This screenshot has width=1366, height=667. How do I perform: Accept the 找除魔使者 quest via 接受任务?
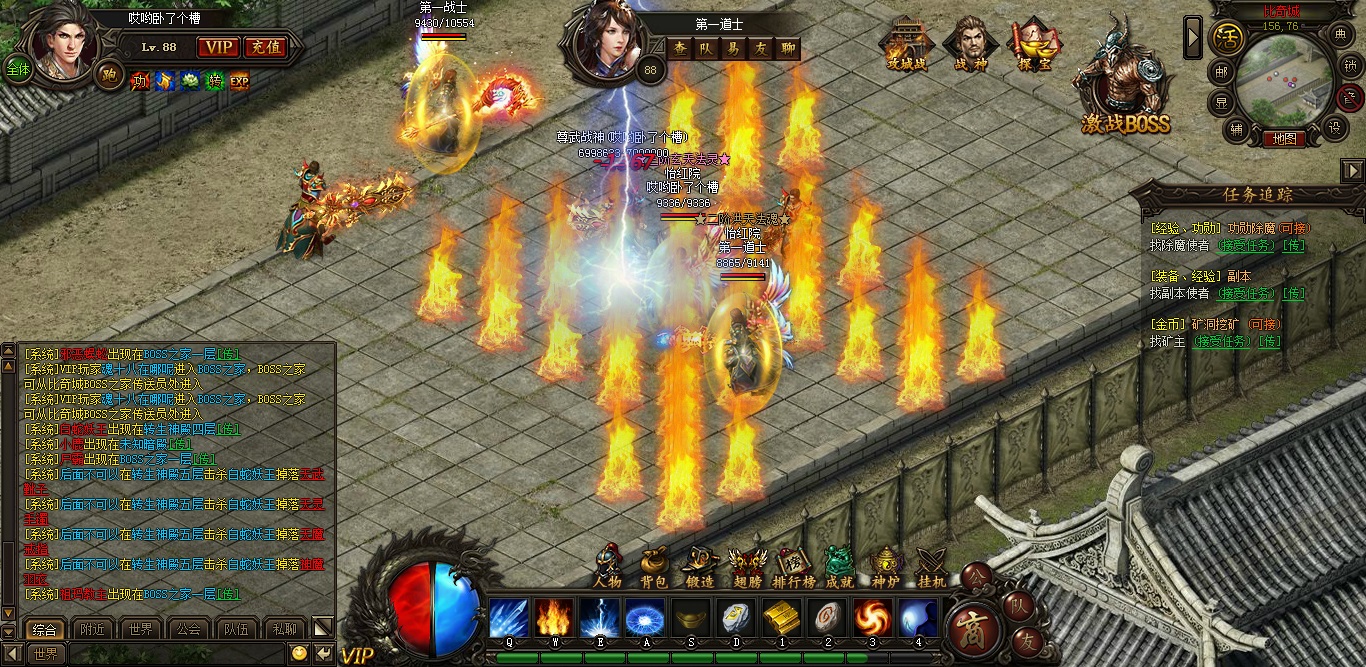pos(1248,245)
